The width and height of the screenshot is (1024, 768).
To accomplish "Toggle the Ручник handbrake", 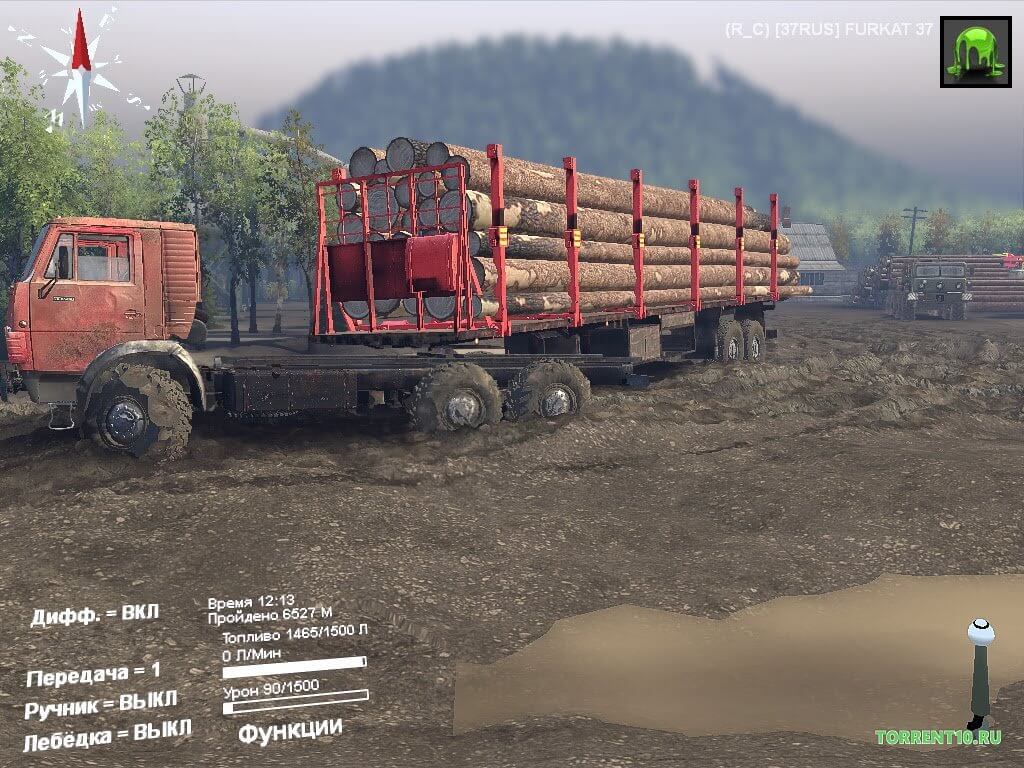I will click(101, 705).
